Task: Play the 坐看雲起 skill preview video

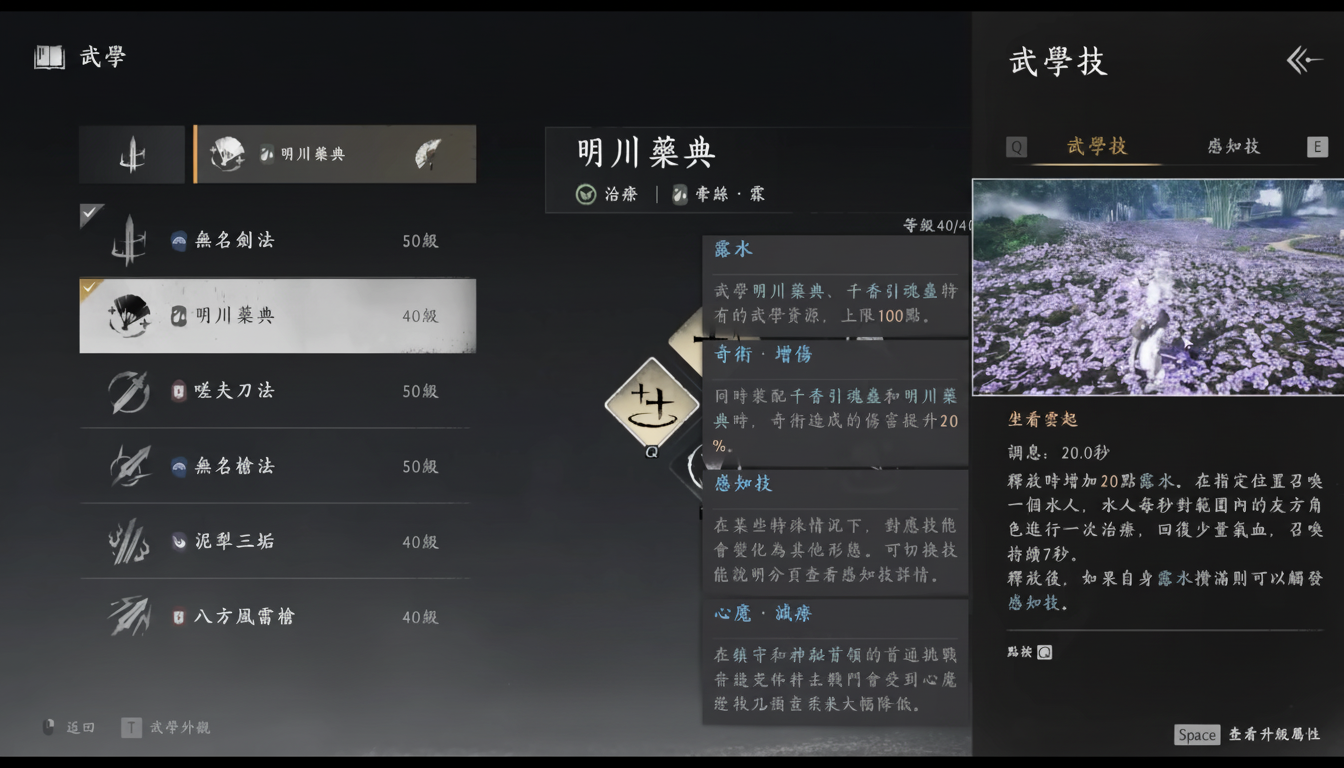Action: tap(1156, 289)
